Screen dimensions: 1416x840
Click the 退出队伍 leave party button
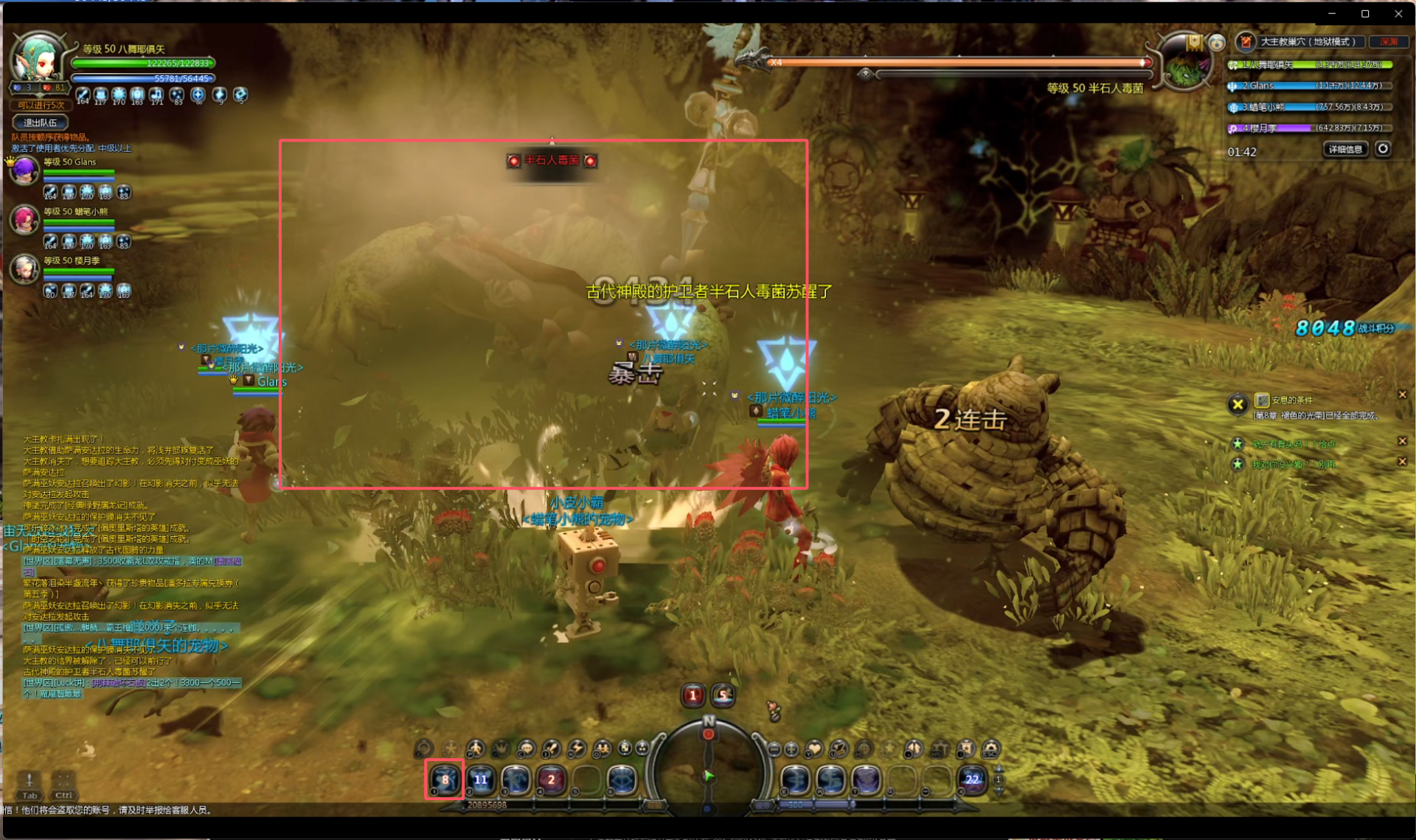coord(40,122)
